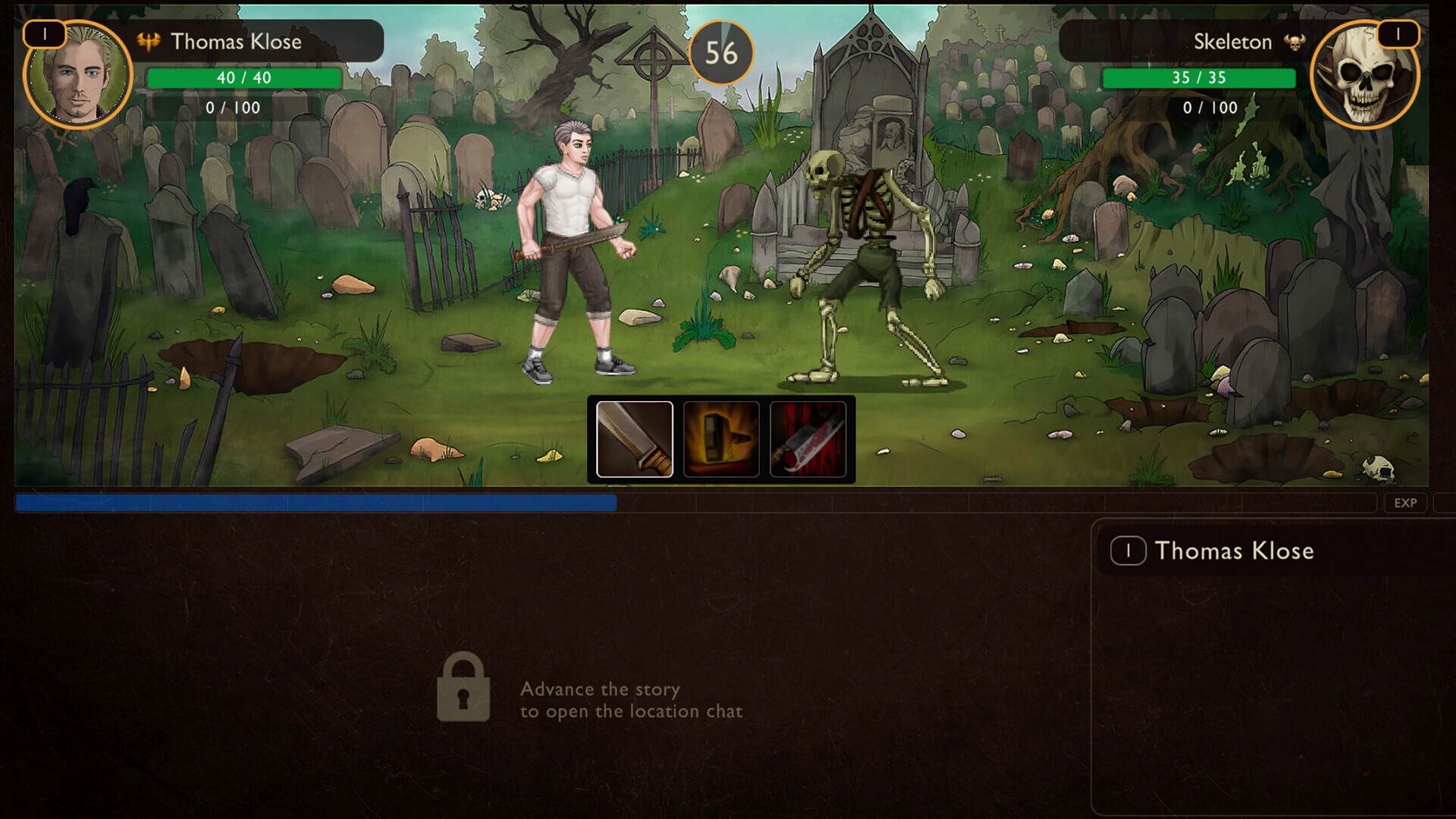
Task: Inspect the Skeleton enemy portrait
Action: point(1363,77)
